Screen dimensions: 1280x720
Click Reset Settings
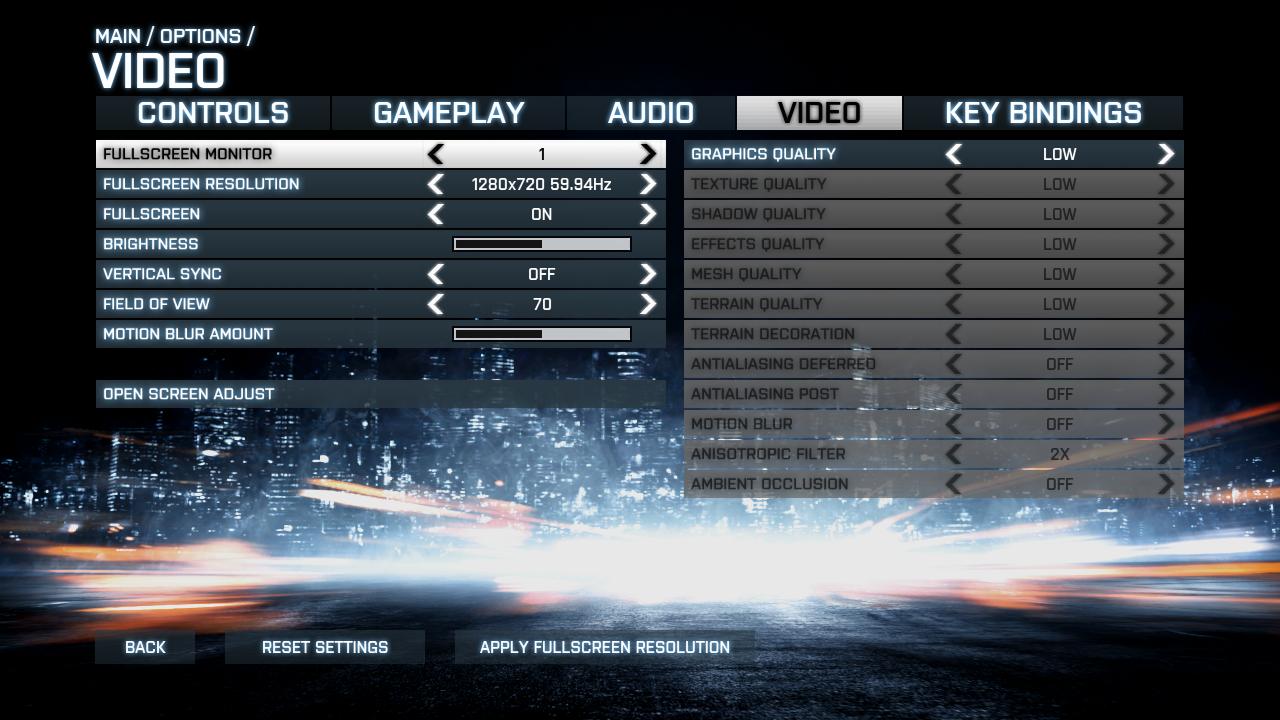pos(325,647)
